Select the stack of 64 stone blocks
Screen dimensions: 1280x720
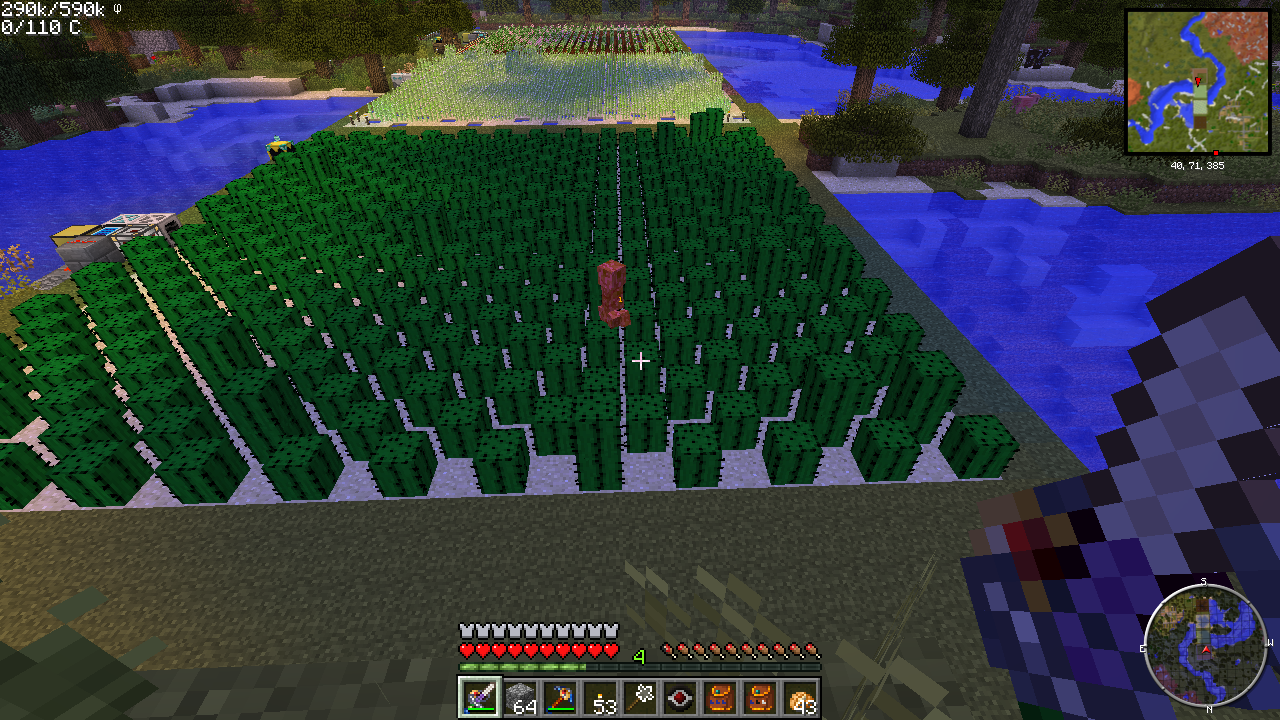click(519, 697)
